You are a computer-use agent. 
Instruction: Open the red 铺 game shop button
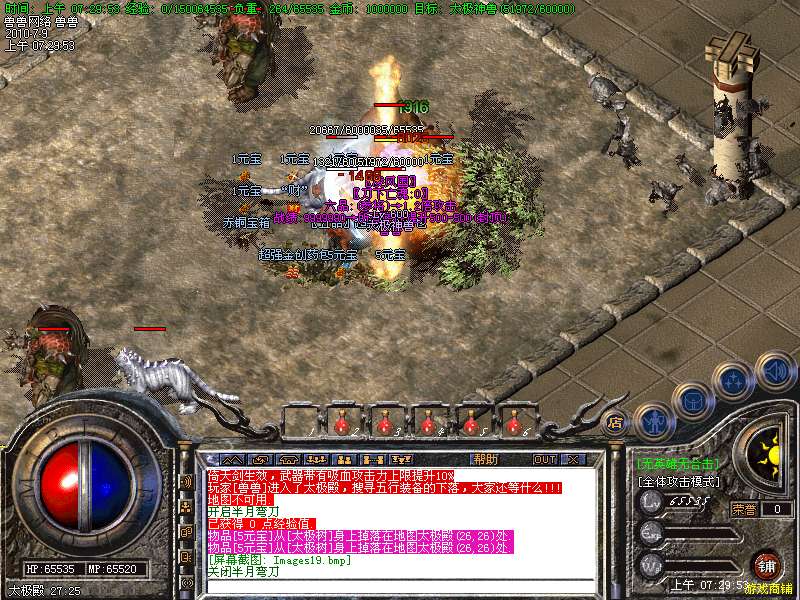[765, 564]
